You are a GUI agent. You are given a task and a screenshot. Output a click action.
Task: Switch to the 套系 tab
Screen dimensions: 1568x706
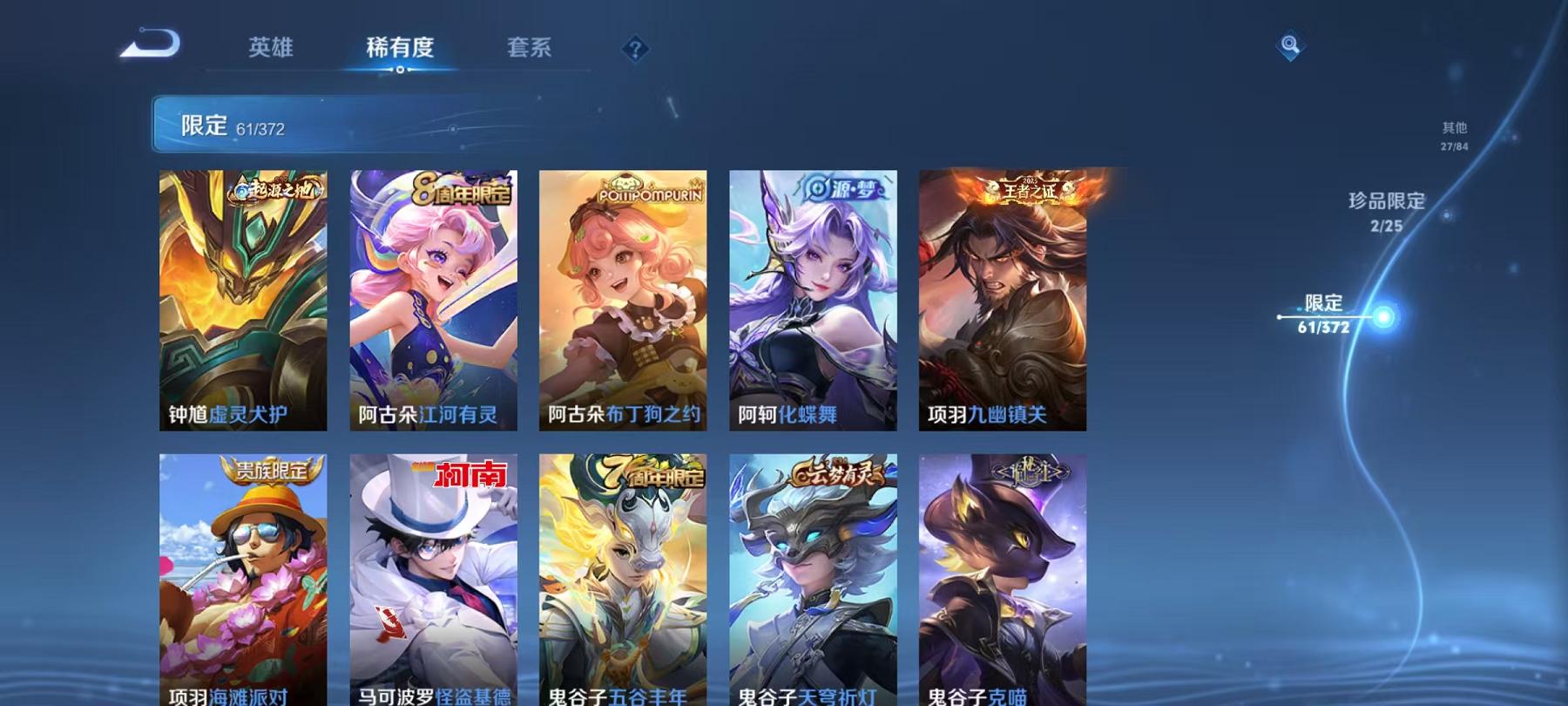(x=531, y=48)
